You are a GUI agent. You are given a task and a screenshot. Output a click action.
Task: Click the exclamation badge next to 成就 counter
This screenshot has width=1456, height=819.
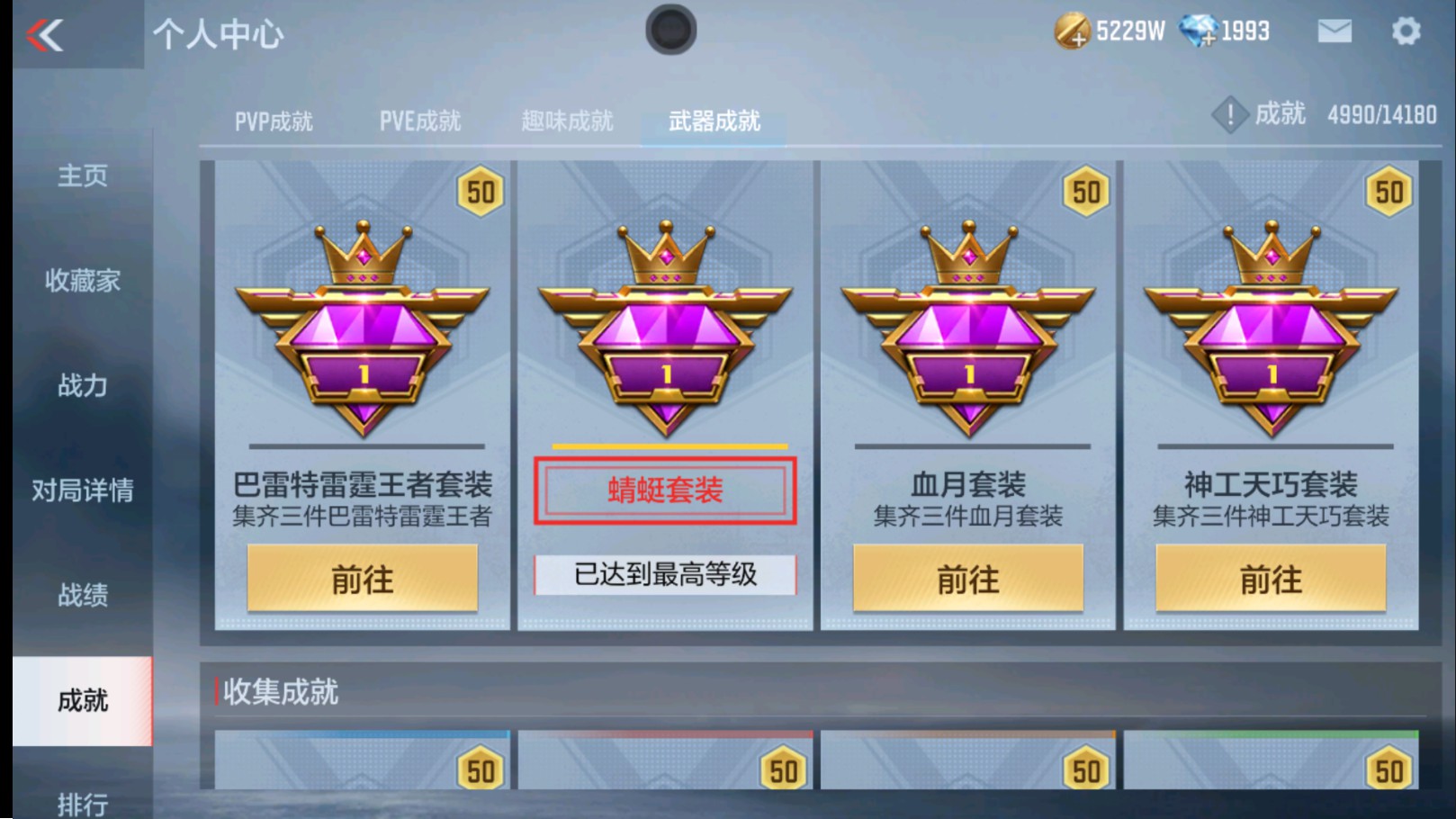pos(1229,115)
